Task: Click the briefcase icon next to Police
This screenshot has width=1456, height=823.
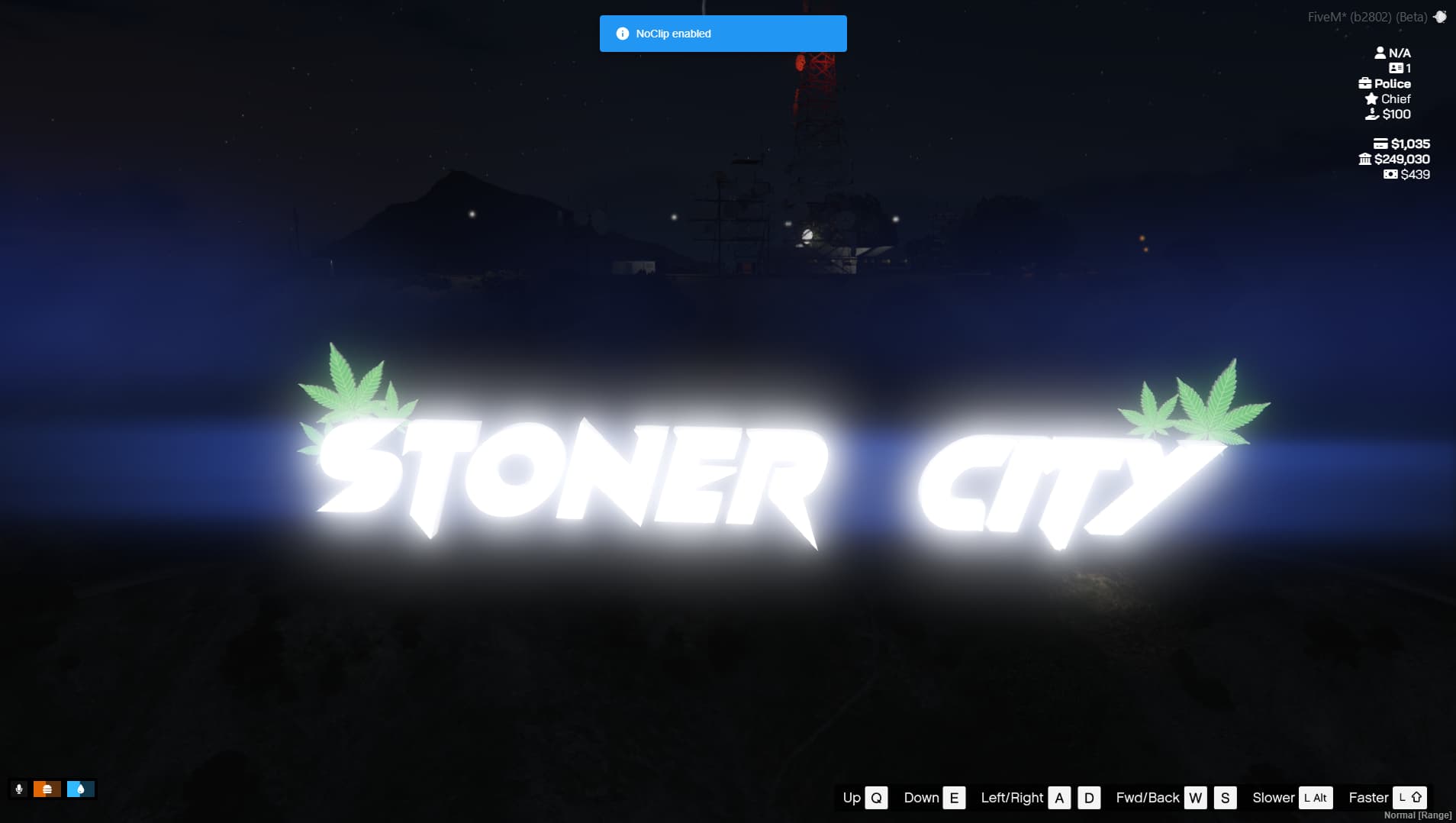Action: point(1364,83)
